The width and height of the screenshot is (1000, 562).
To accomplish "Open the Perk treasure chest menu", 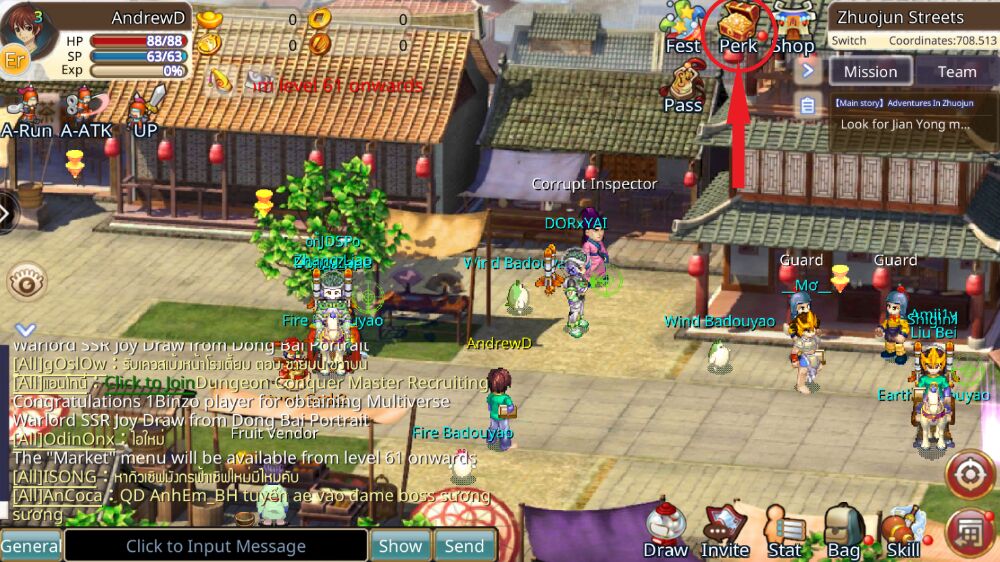I will (x=738, y=27).
